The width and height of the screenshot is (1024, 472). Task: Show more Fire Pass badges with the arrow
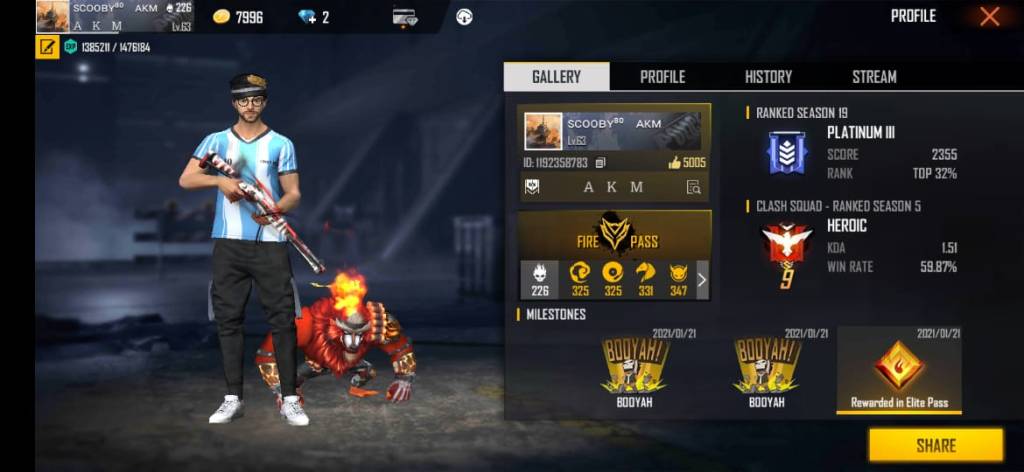pos(702,280)
